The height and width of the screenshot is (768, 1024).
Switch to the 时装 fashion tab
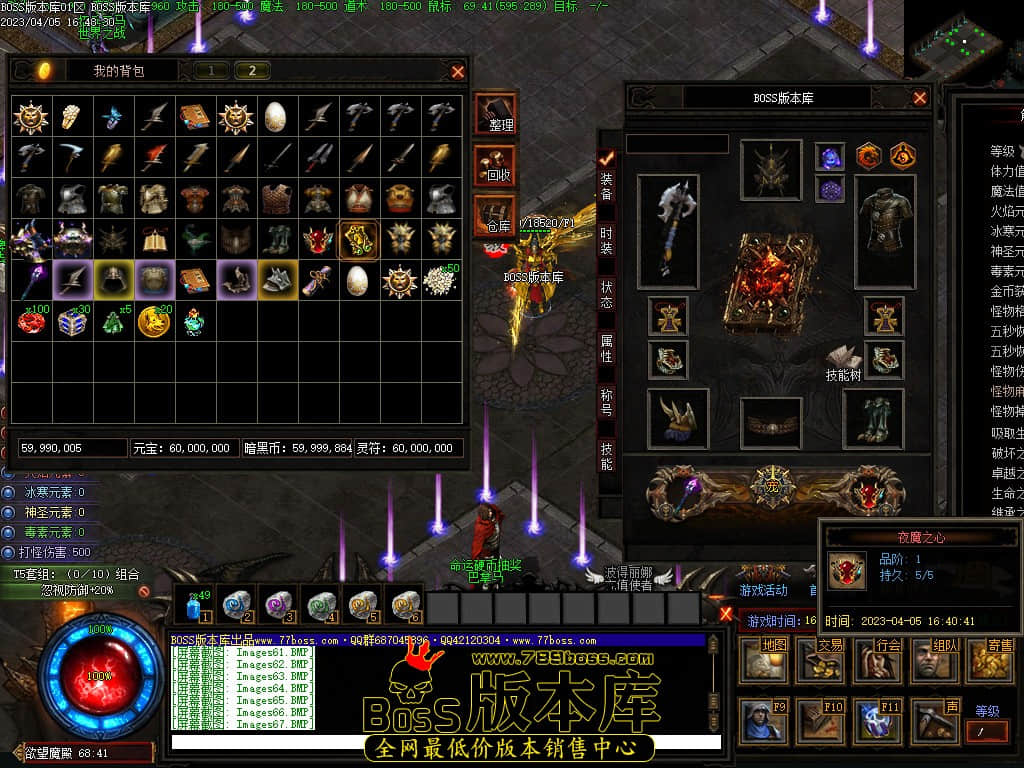click(606, 240)
